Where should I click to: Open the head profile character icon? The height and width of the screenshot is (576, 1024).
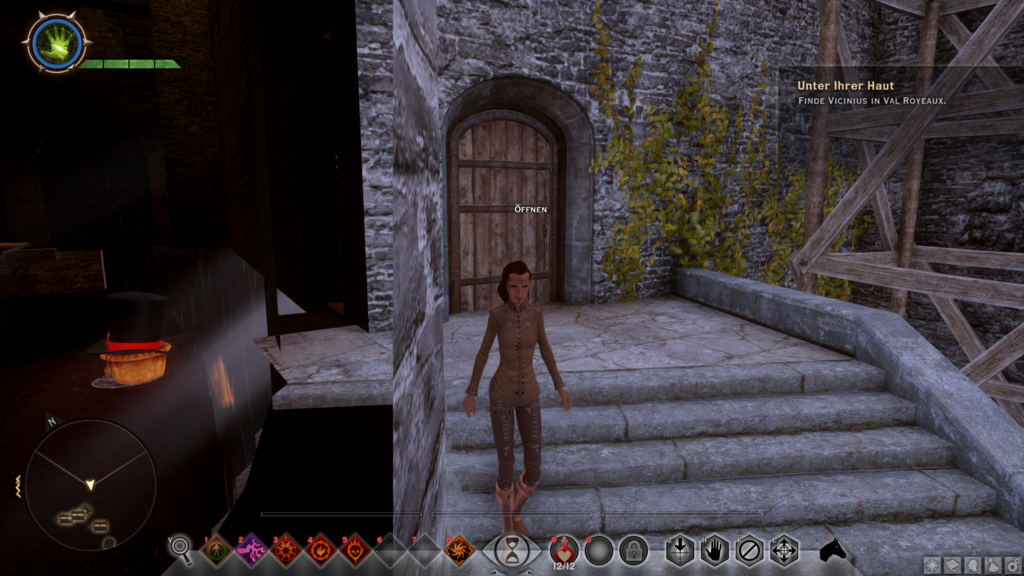[x=972, y=565]
